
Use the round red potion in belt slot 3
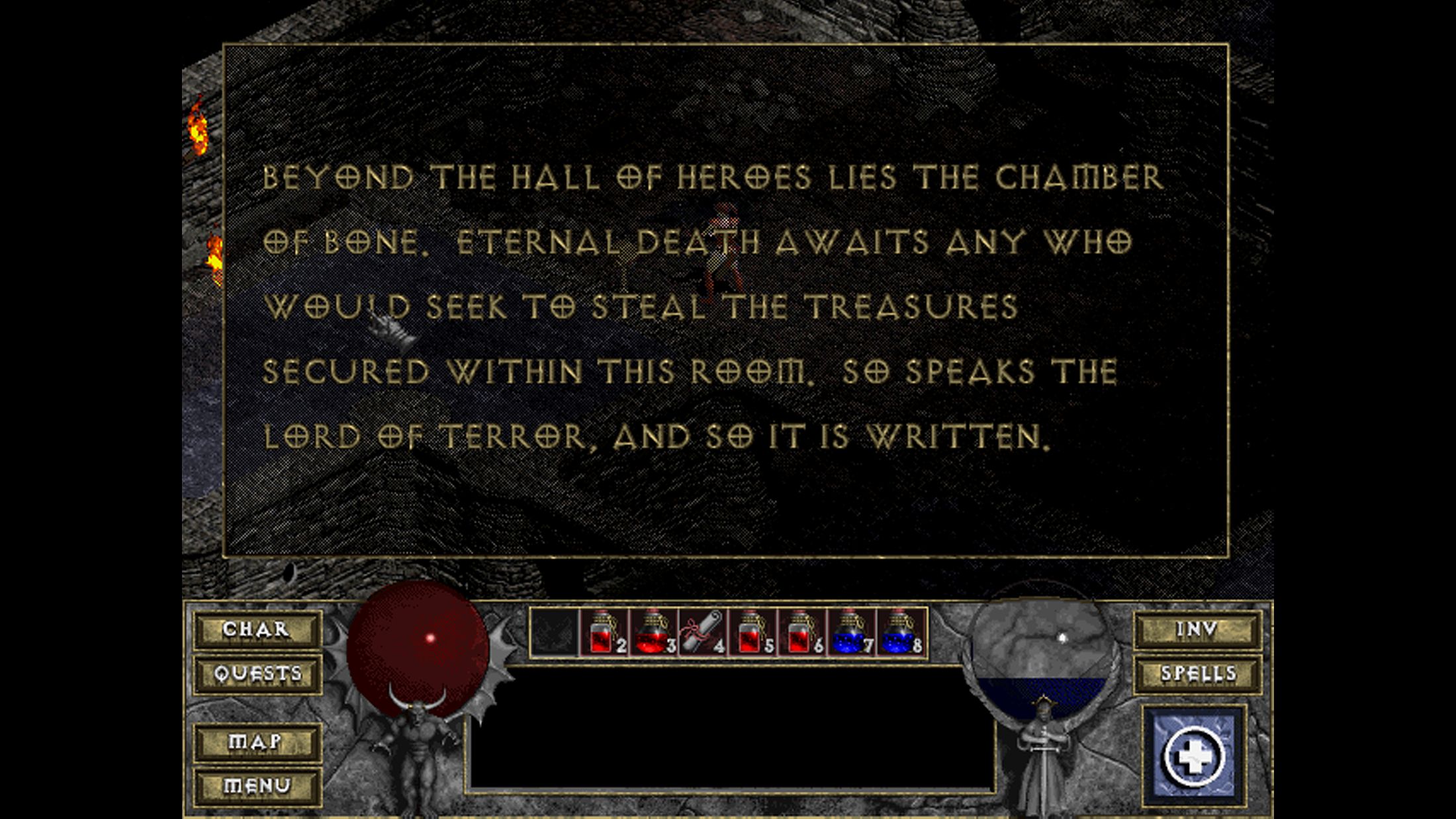click(x=653, y=633)
